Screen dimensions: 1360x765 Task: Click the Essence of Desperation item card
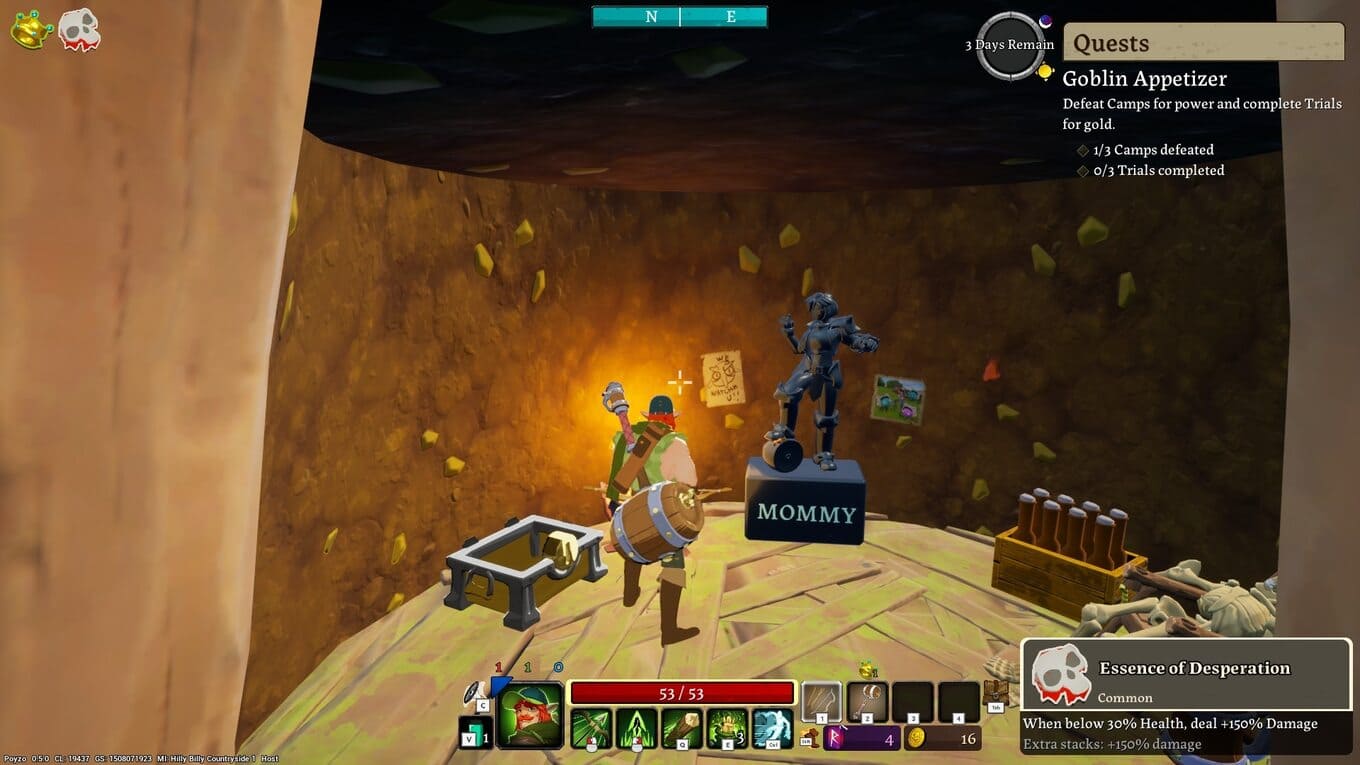point(1186,697)
